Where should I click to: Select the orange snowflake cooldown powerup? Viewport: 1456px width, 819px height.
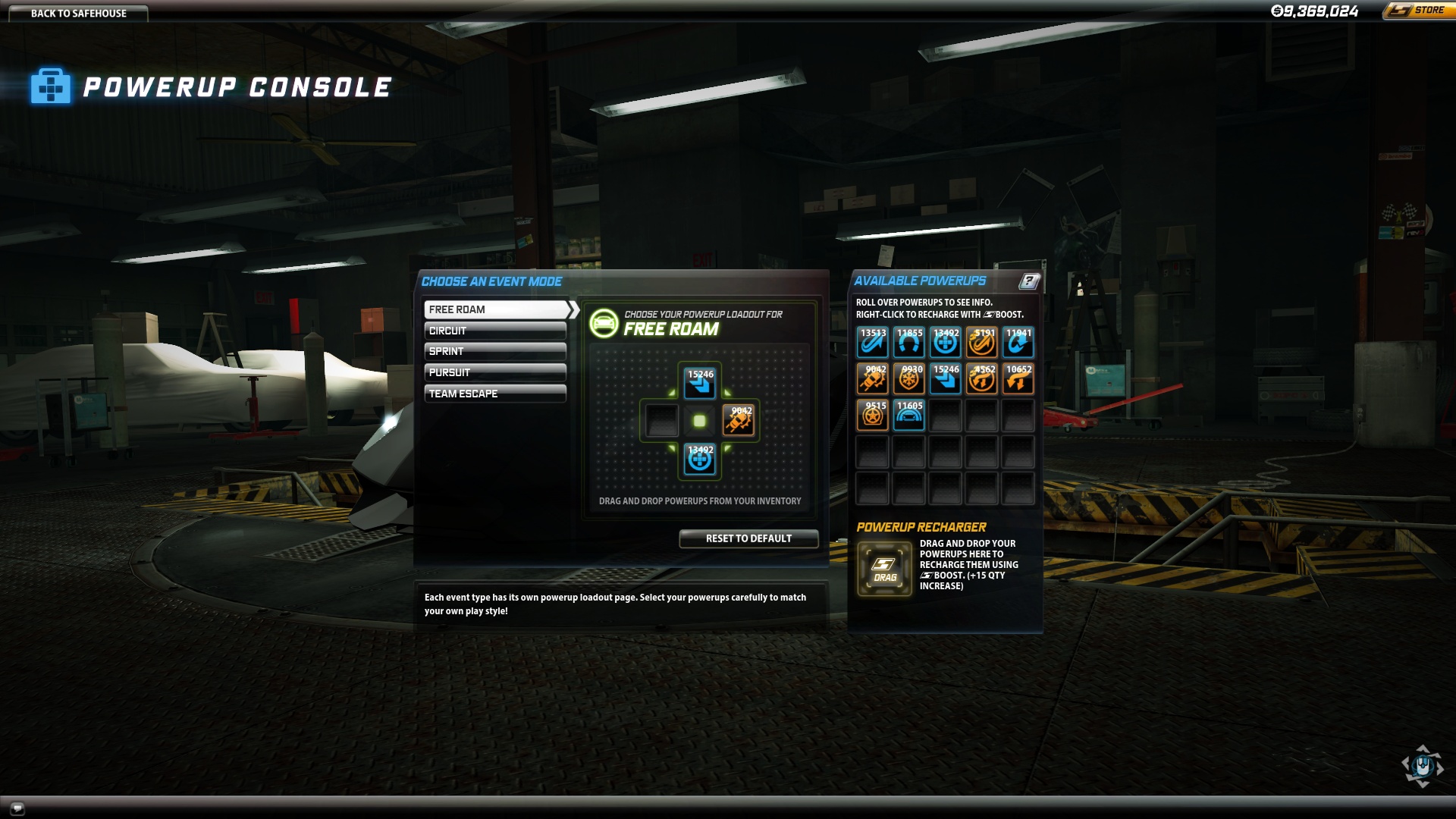pyautogui.click(x=909, y=378)
